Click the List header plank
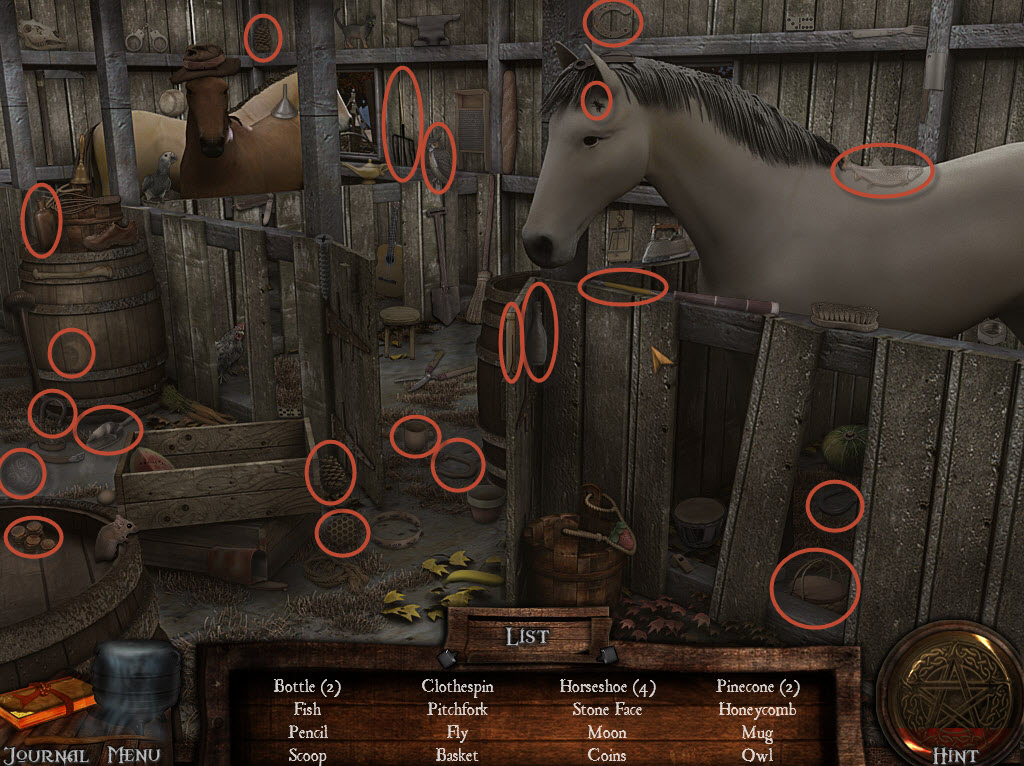Screen dimensions: 1024x766 point(527,636)
